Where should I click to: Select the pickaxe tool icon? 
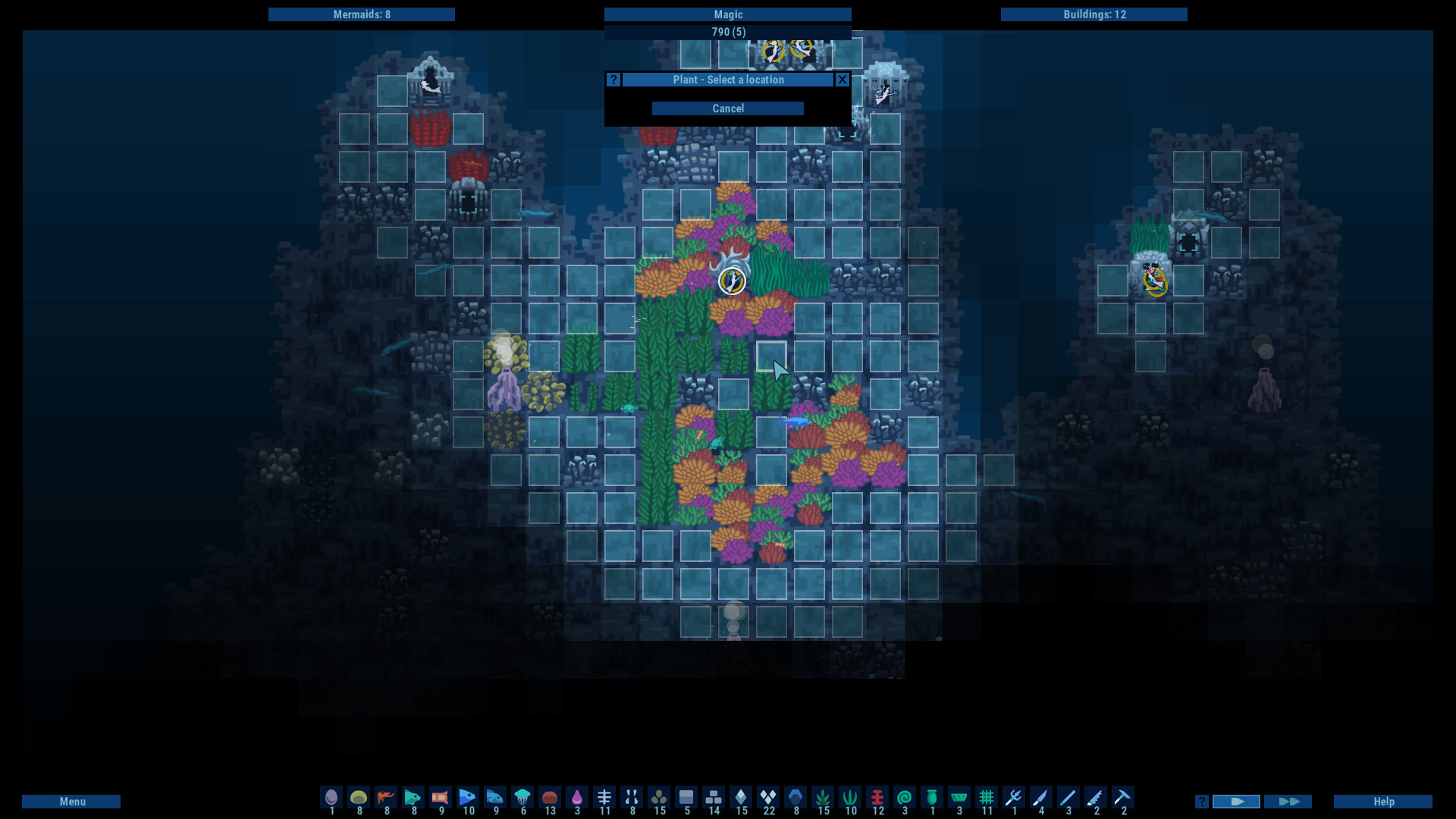[x=1122, y=799]
